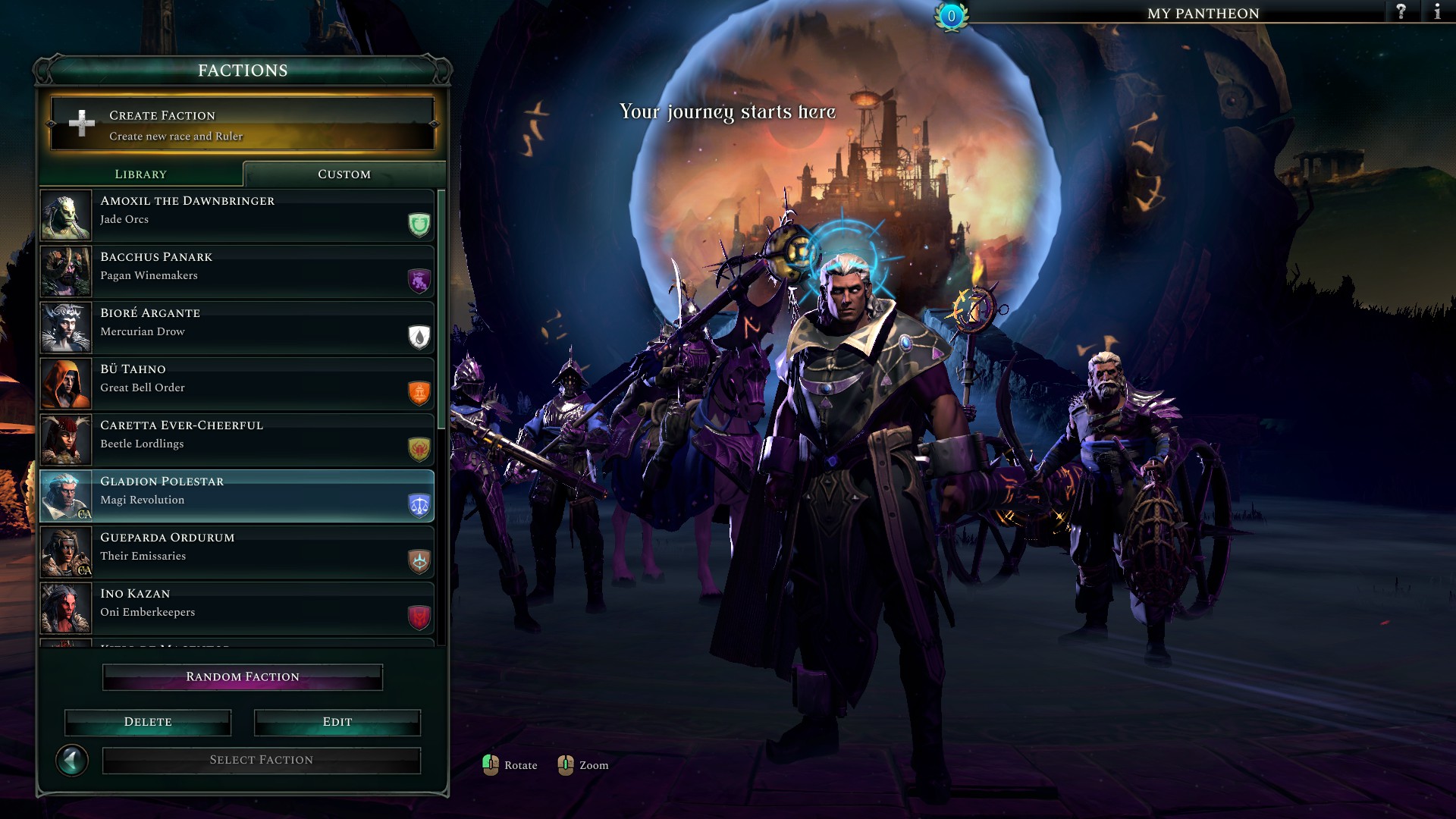This screenshot has width=1456, height=819.
Task: Delete the selected Gladion Polestar faction
Action: [x=147, y=722]
